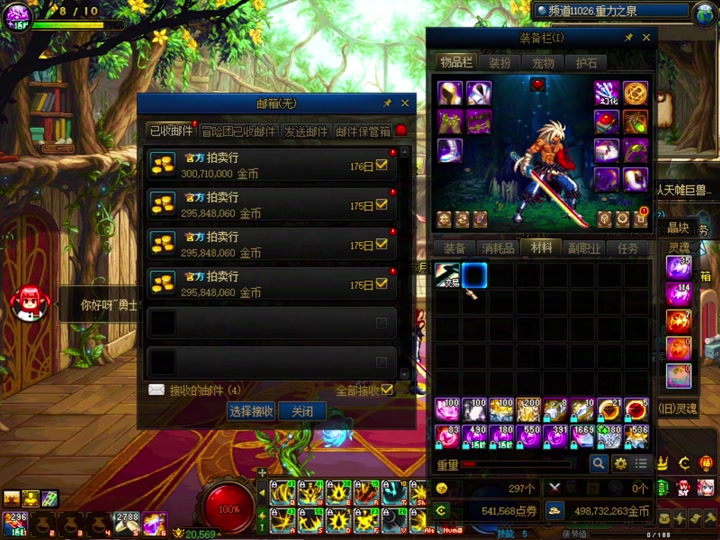Open the inventory gear settings button
This screenshot has width=720, height=540.
[620, 464]
